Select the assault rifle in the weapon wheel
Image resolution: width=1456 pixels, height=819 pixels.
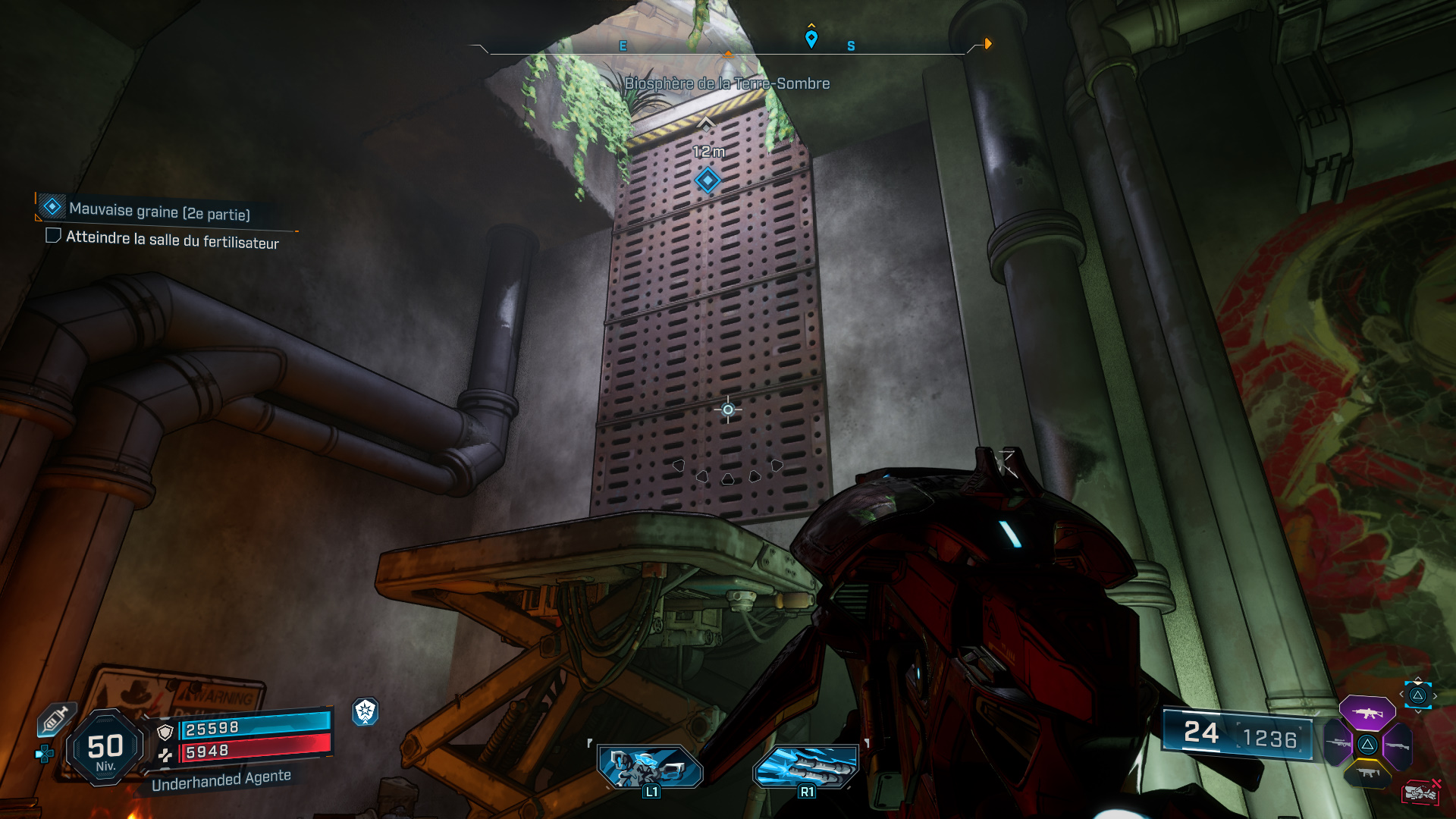tap(1368, 713)
